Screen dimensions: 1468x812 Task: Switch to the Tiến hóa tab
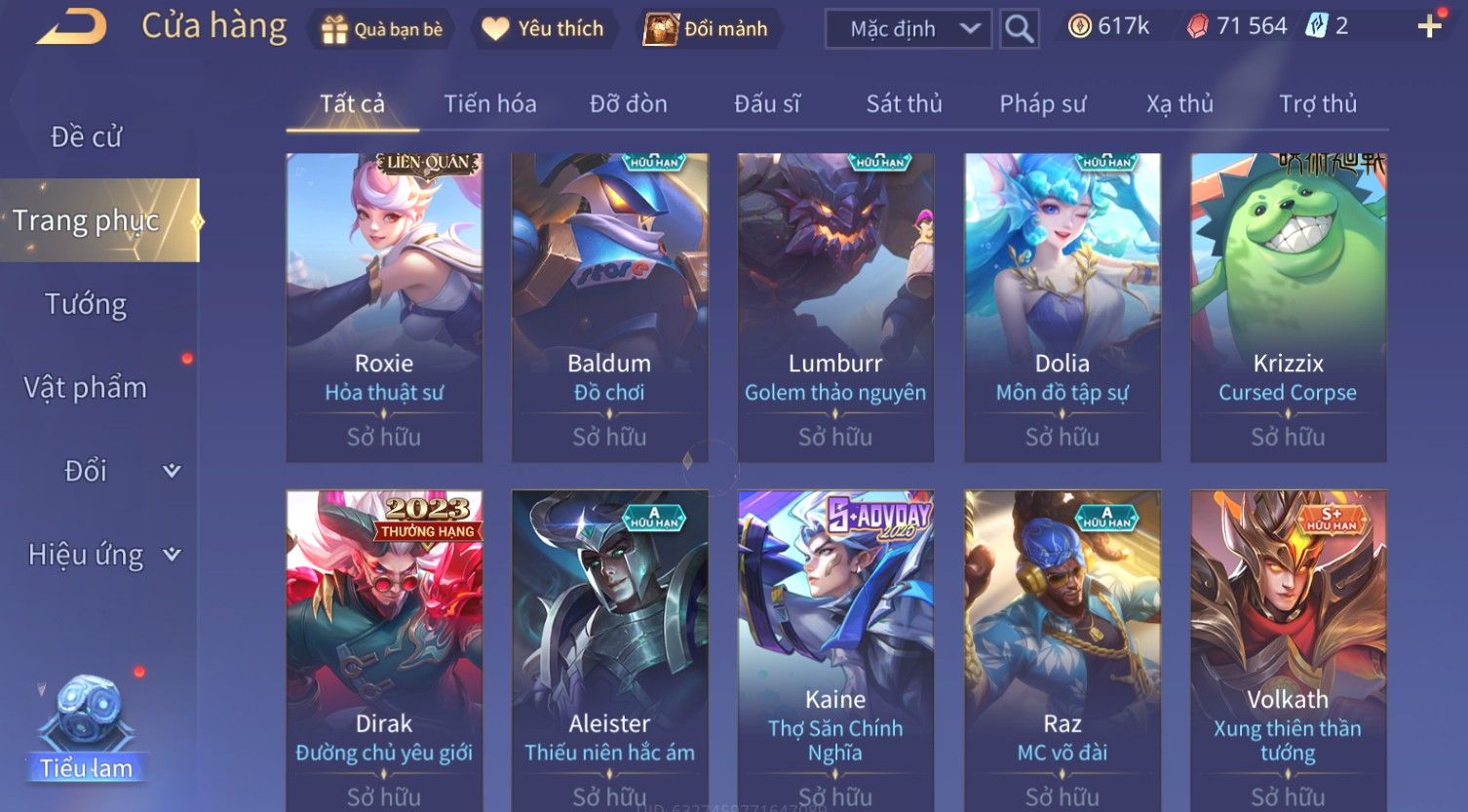click(x=489, y=103)
